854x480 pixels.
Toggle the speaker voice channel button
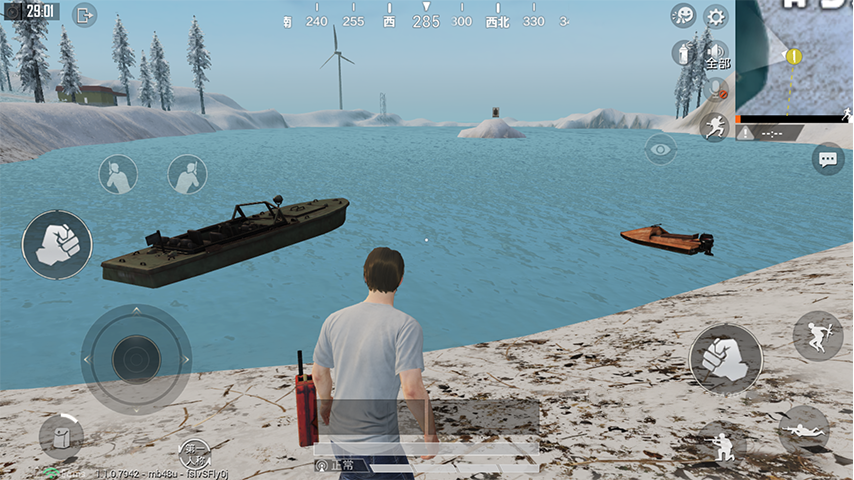point(716,52)
